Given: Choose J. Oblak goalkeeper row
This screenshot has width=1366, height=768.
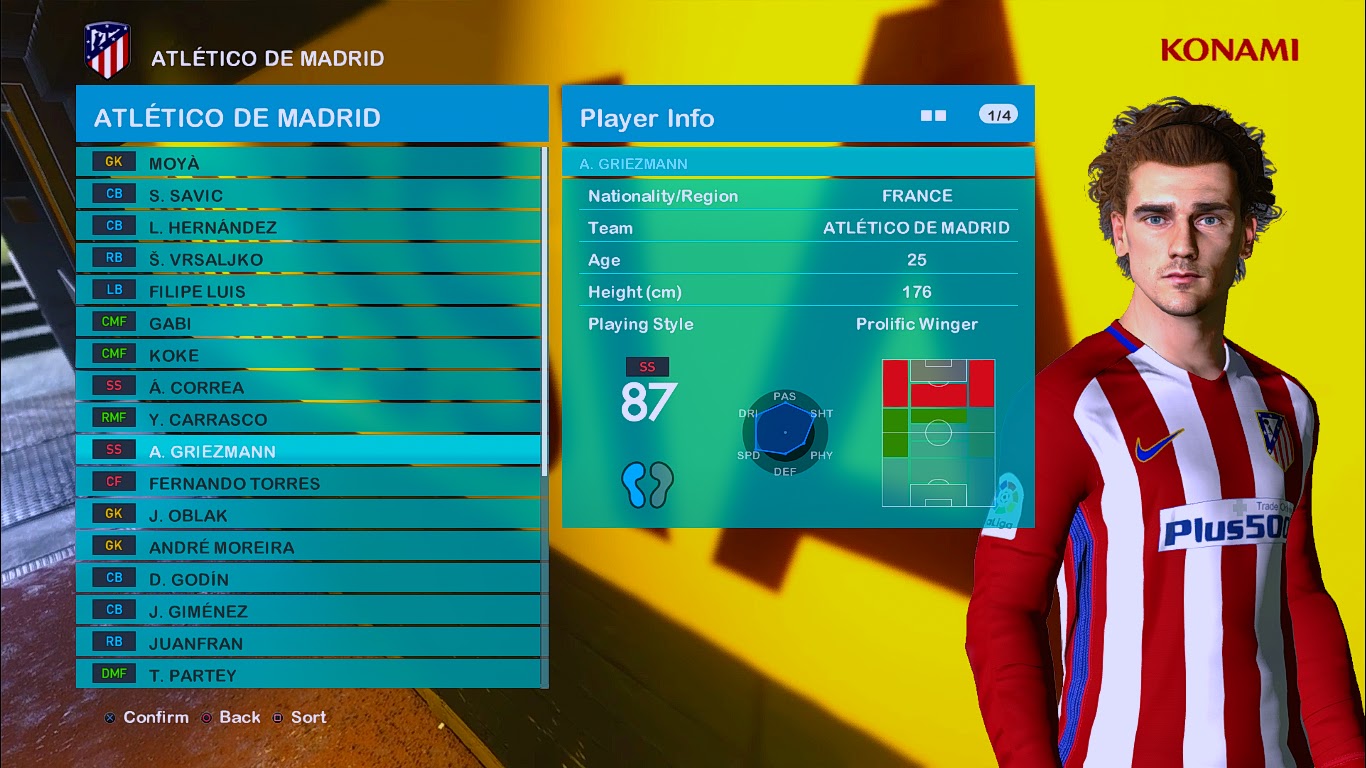Looking at the screenshot, I should tap(308, 515).
